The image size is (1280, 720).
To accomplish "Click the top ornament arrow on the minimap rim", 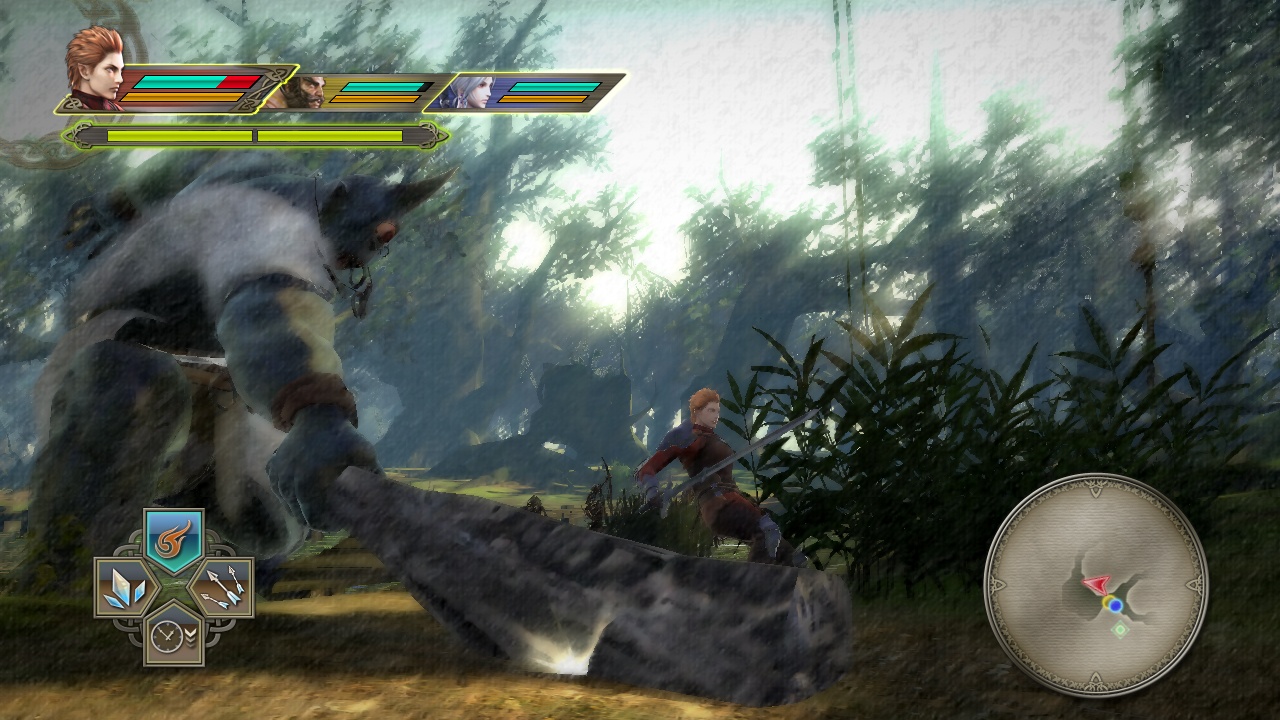I will [x=1095, y=490].
